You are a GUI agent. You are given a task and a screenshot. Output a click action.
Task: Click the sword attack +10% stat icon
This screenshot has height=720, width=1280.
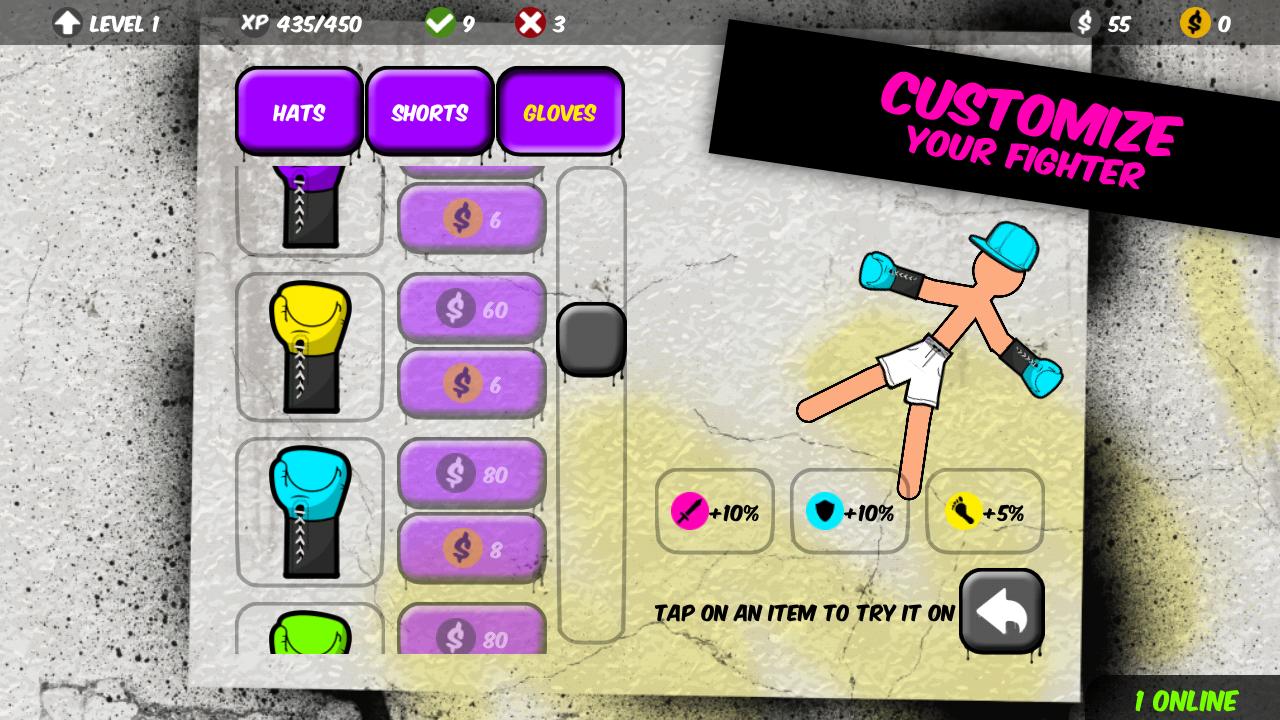[x=688, y=512]
